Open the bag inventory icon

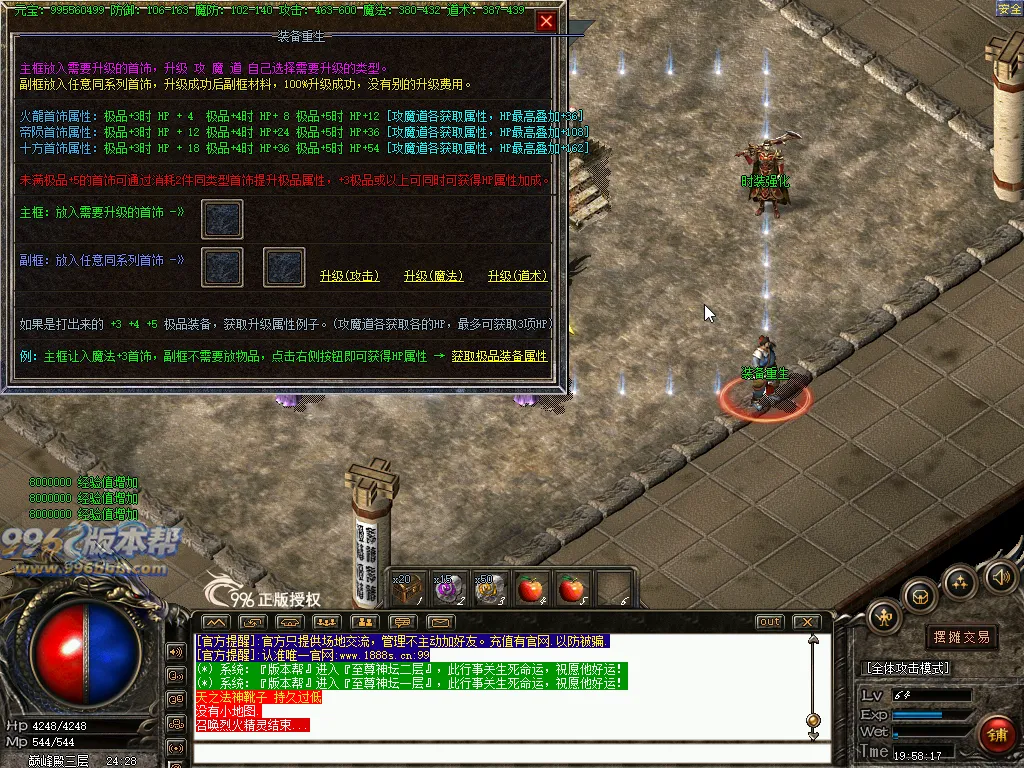[x=920, y=596]
